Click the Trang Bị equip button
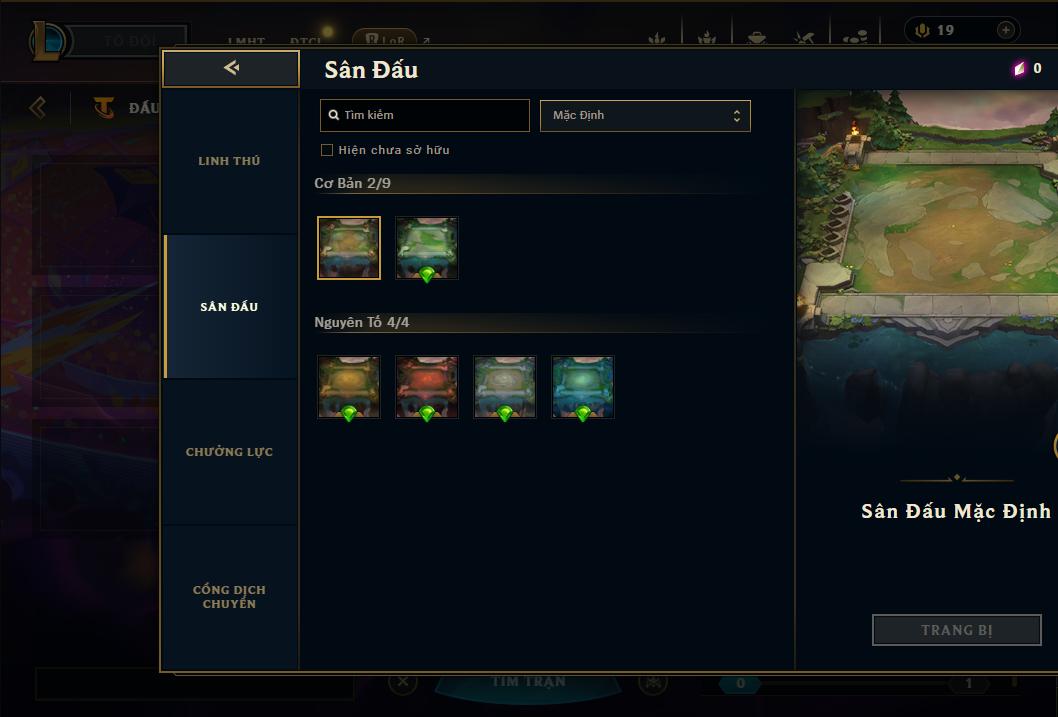This screenshot has height=717, width=1058. [x=956, y=630]
